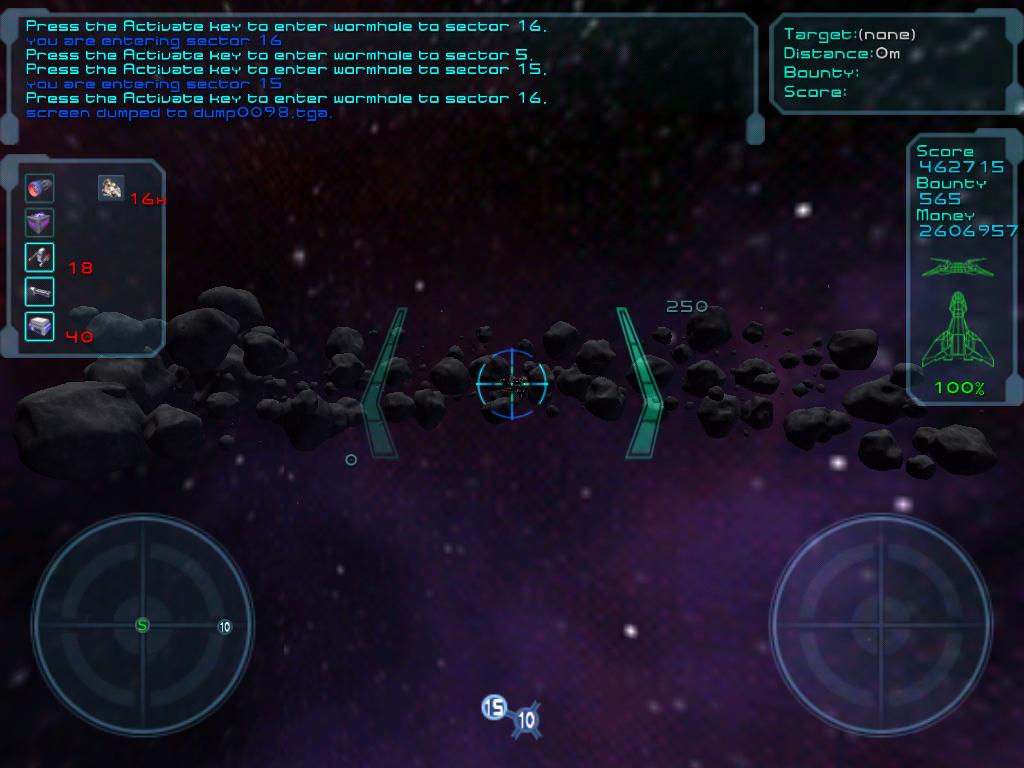Choose the missile launcher slot showing 18
This screenshot has height=768, width=1024.
(x=40, y=257)
